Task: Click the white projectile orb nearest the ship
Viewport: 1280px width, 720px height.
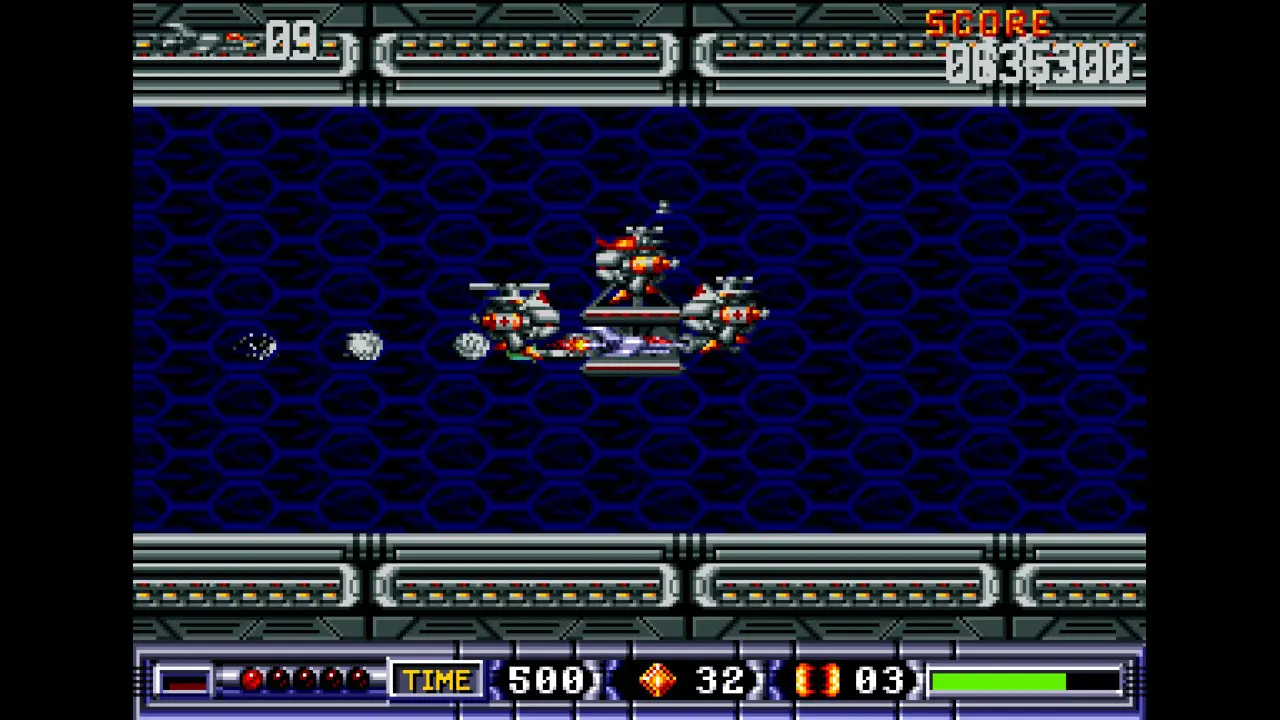Action: click(470, 345)
